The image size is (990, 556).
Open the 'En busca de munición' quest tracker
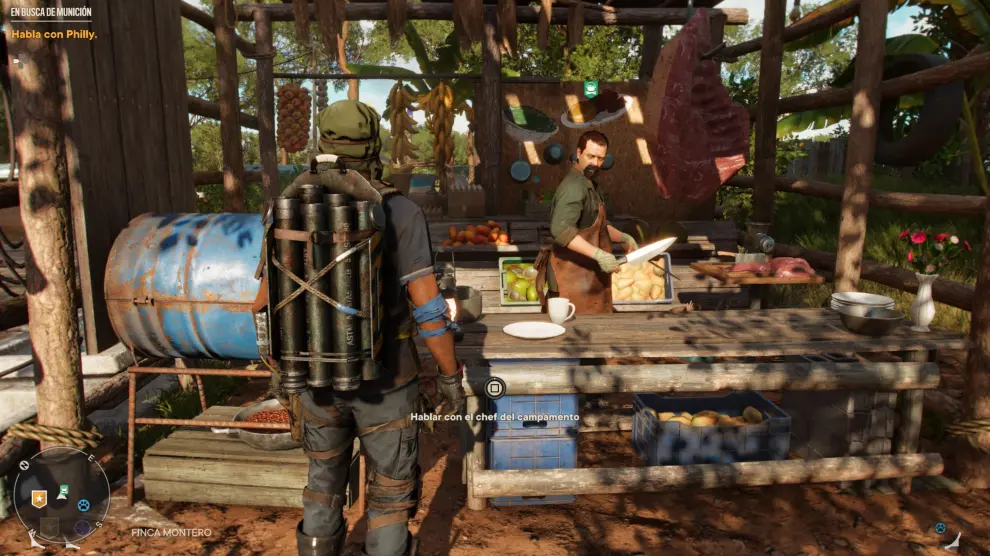(x=50, y=14)
